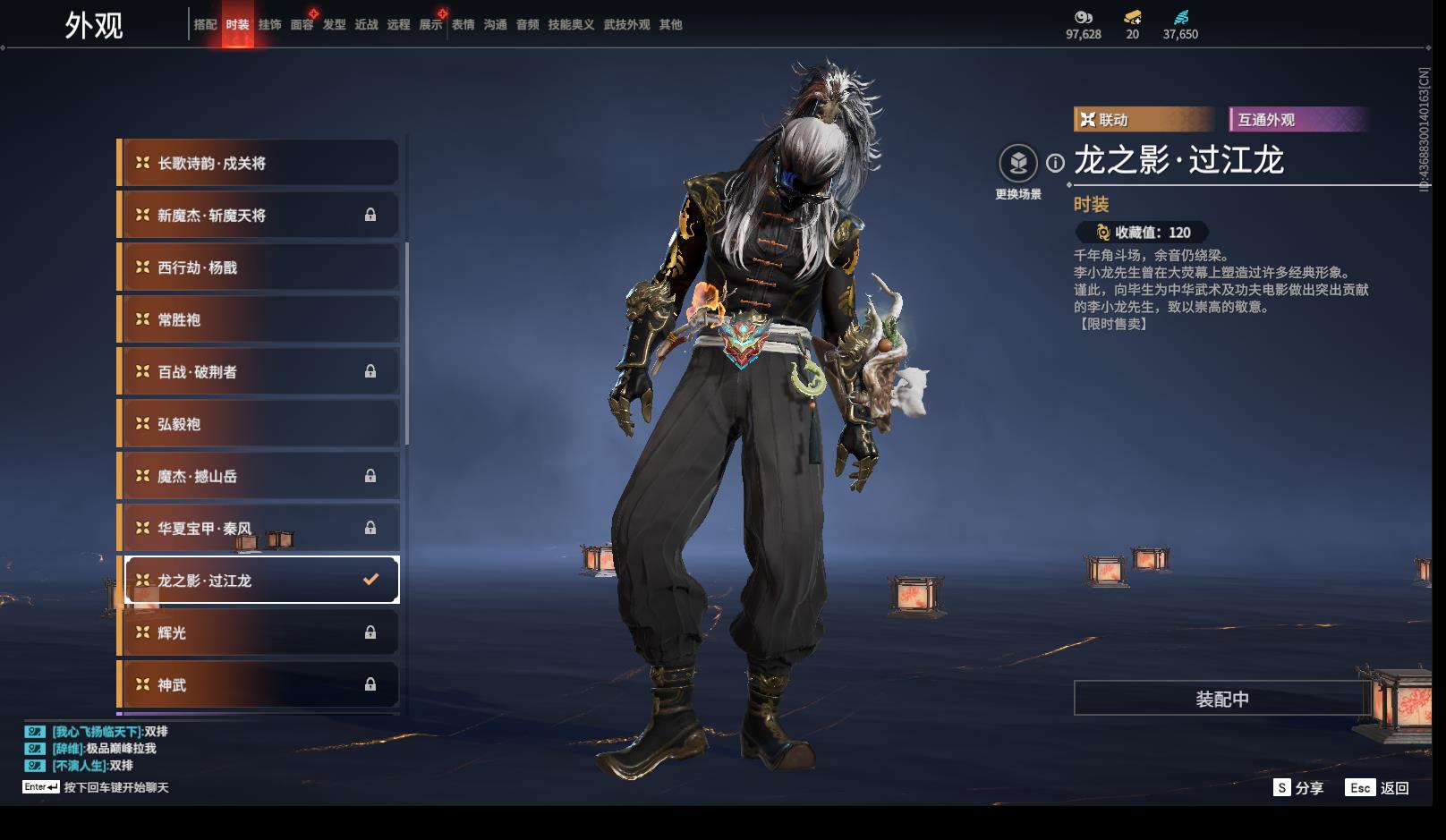This screenshot has width=1446, height=840.
Task: Click the 更换场景 change scene icon
Action: pos(1018,164)
